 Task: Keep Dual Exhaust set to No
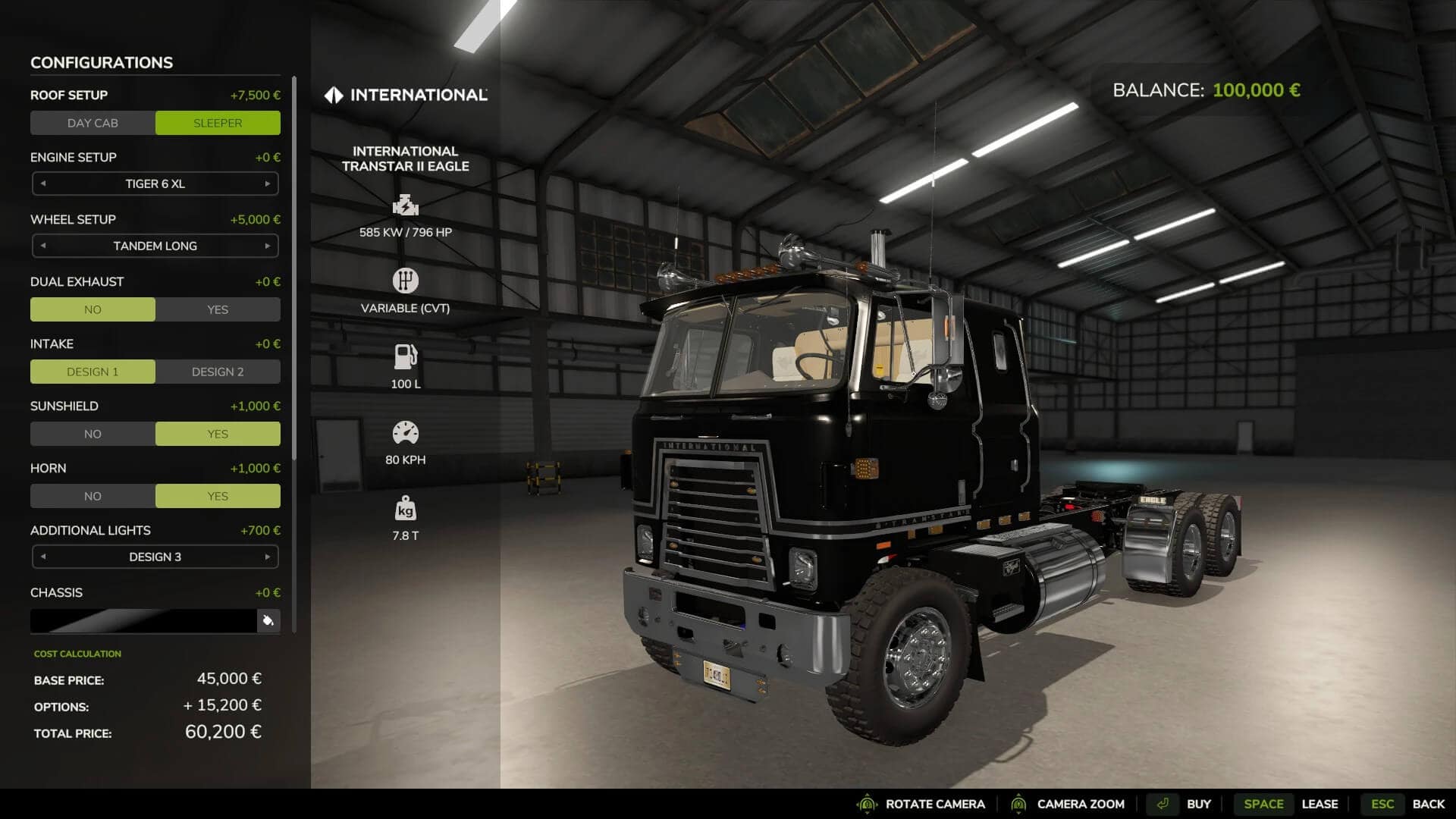[x=93, y=309]
